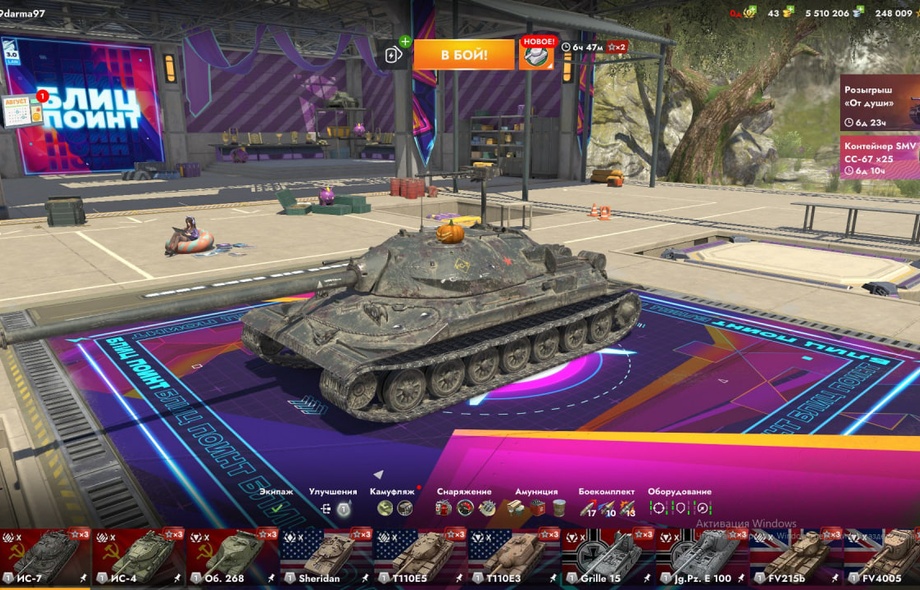Select the ИС-7 tank in the carousel

pyautogui.click(x=45, y=558)
